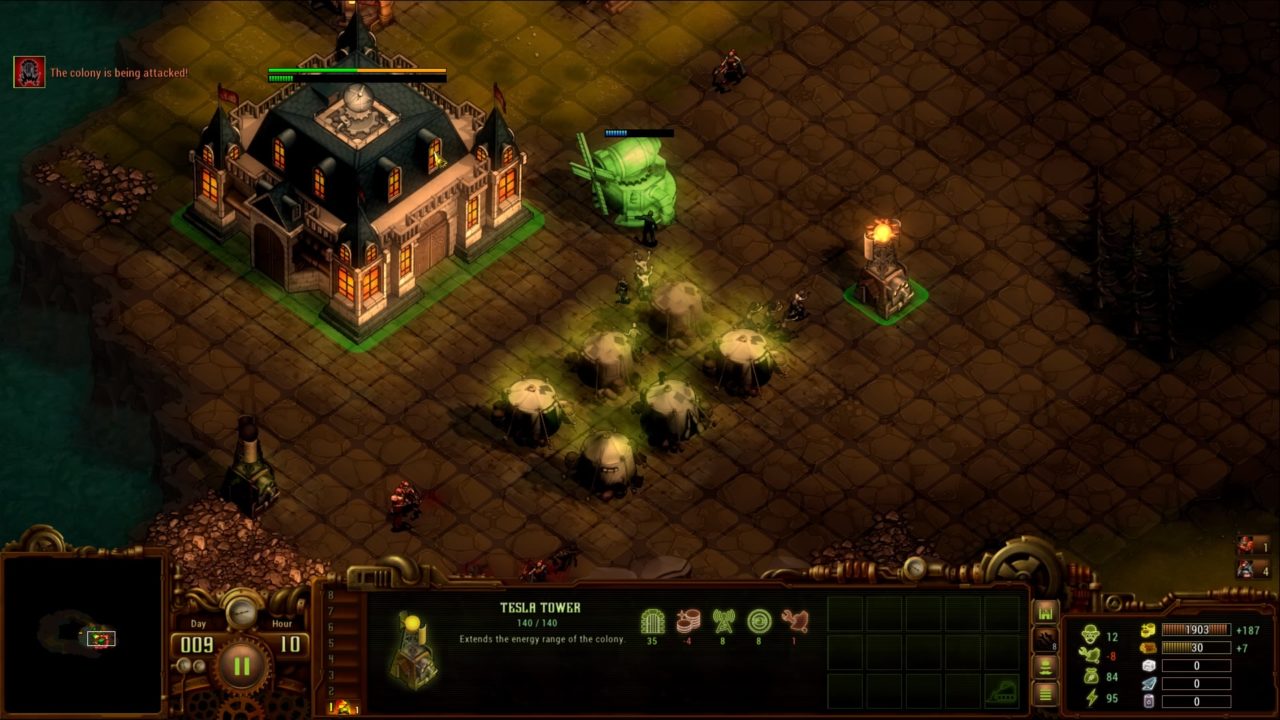Select the unit group with count 4

click(1252, 570)
